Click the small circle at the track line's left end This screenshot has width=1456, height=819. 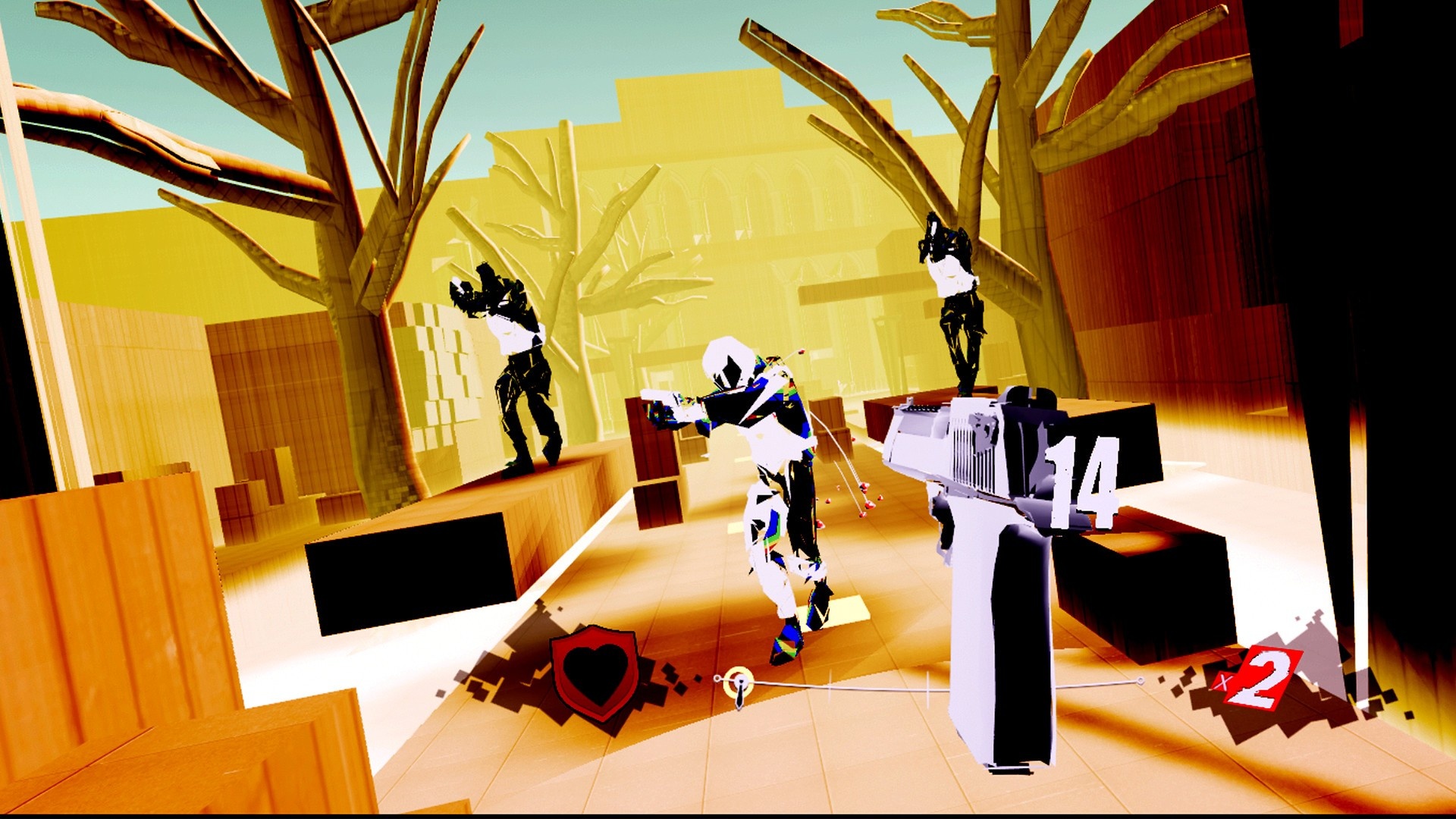tap(717, 679)
